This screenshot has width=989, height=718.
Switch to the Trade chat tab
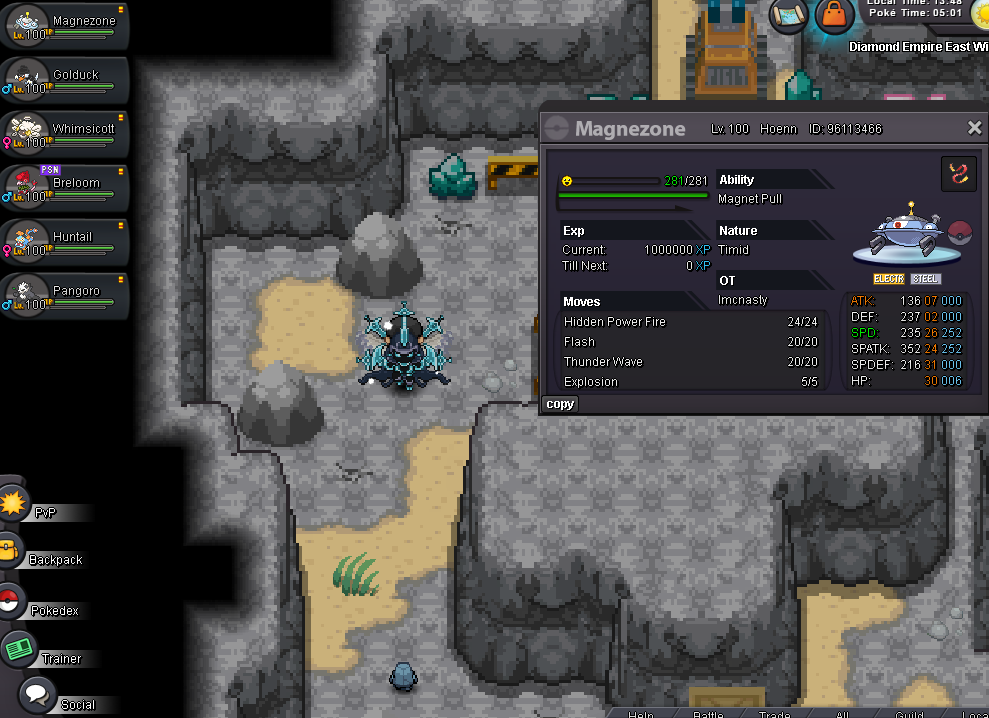(x=774, y=714)
